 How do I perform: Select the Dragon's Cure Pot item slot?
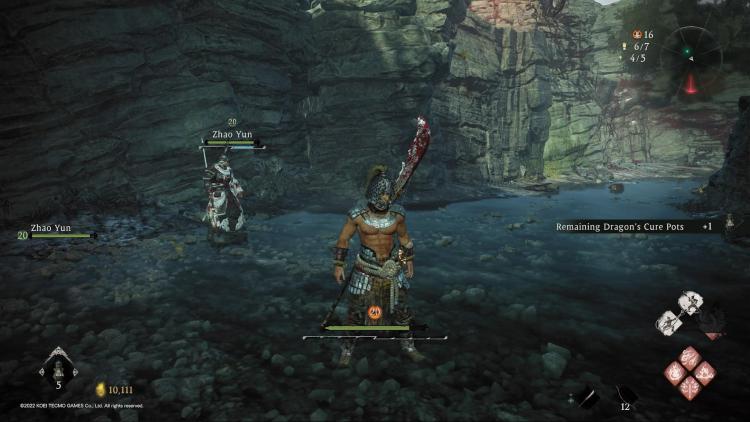[x=57, y=370]
